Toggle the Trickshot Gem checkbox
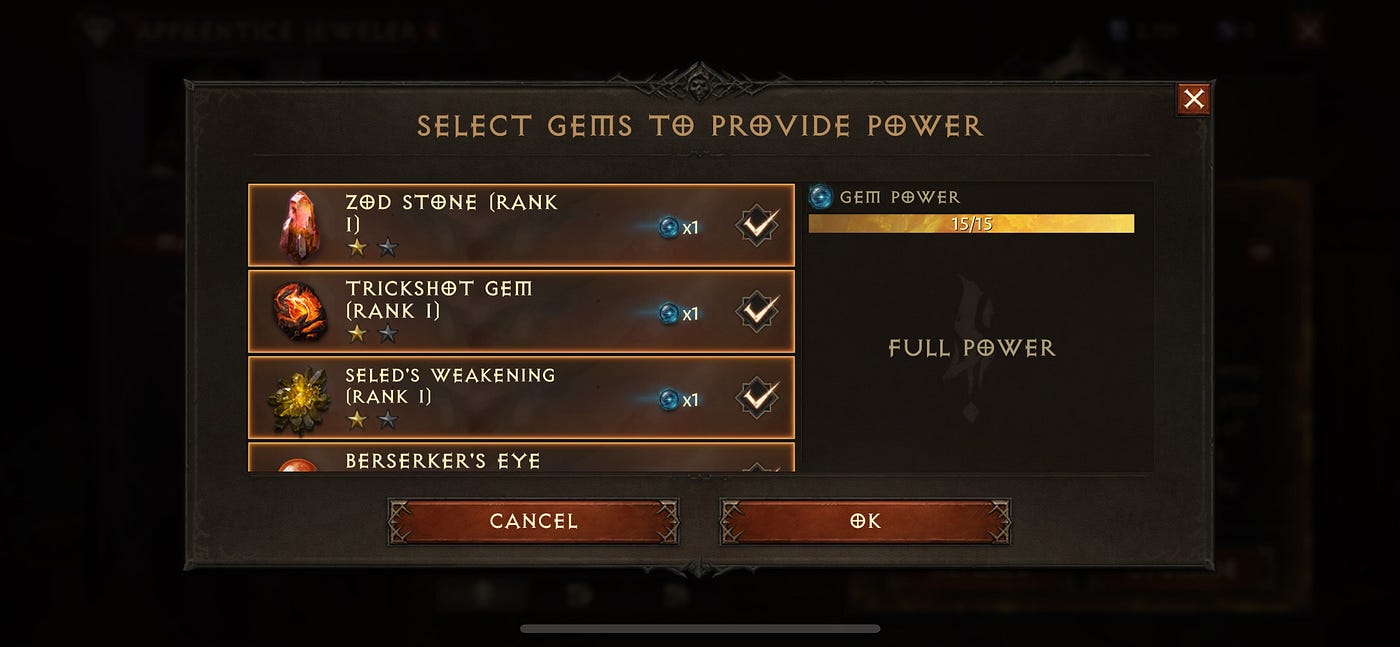Screen dimensions: 1400x647 (x=758, y=311)
